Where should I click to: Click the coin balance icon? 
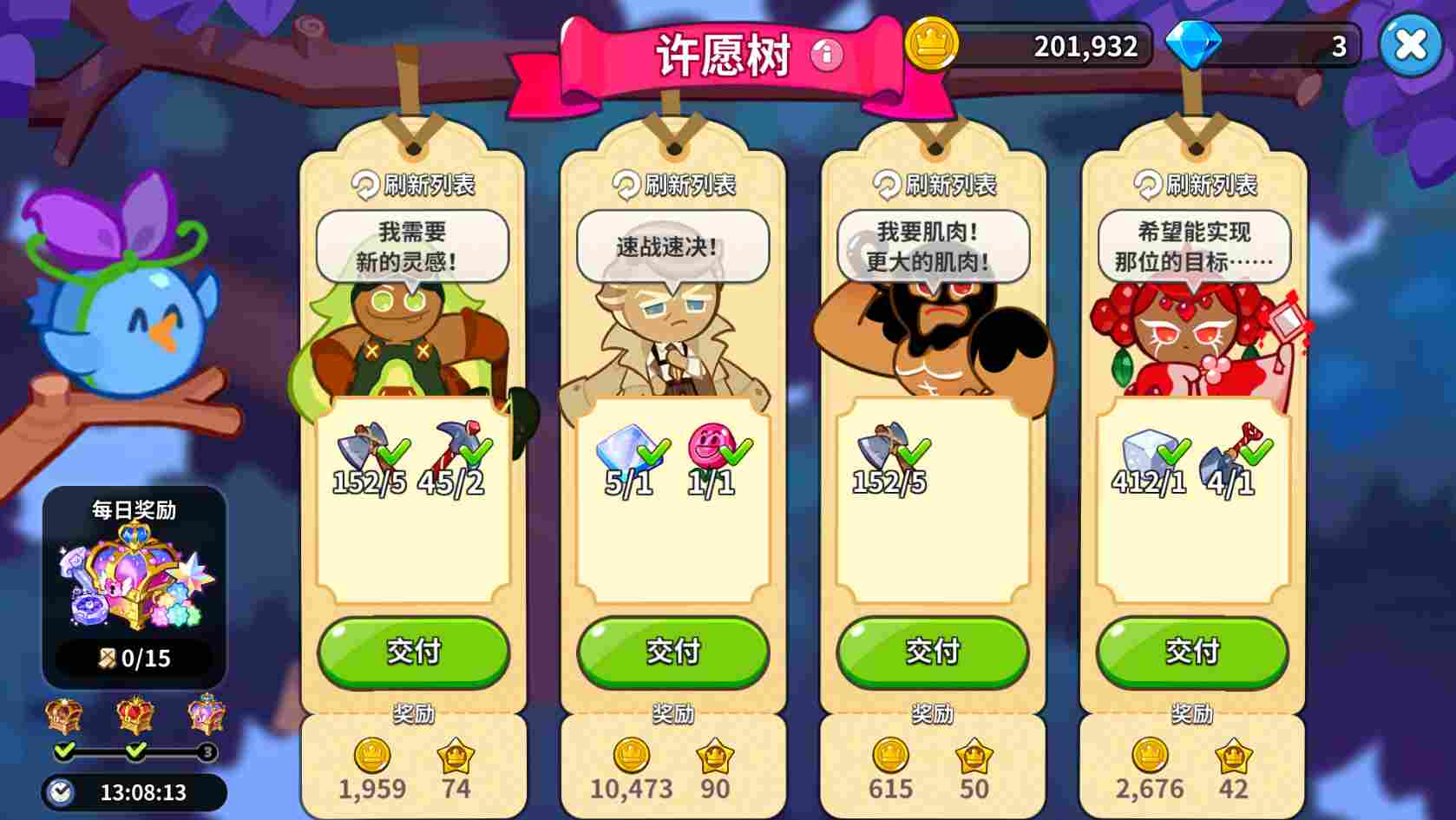pyautogui.click(x=929, y=46)
